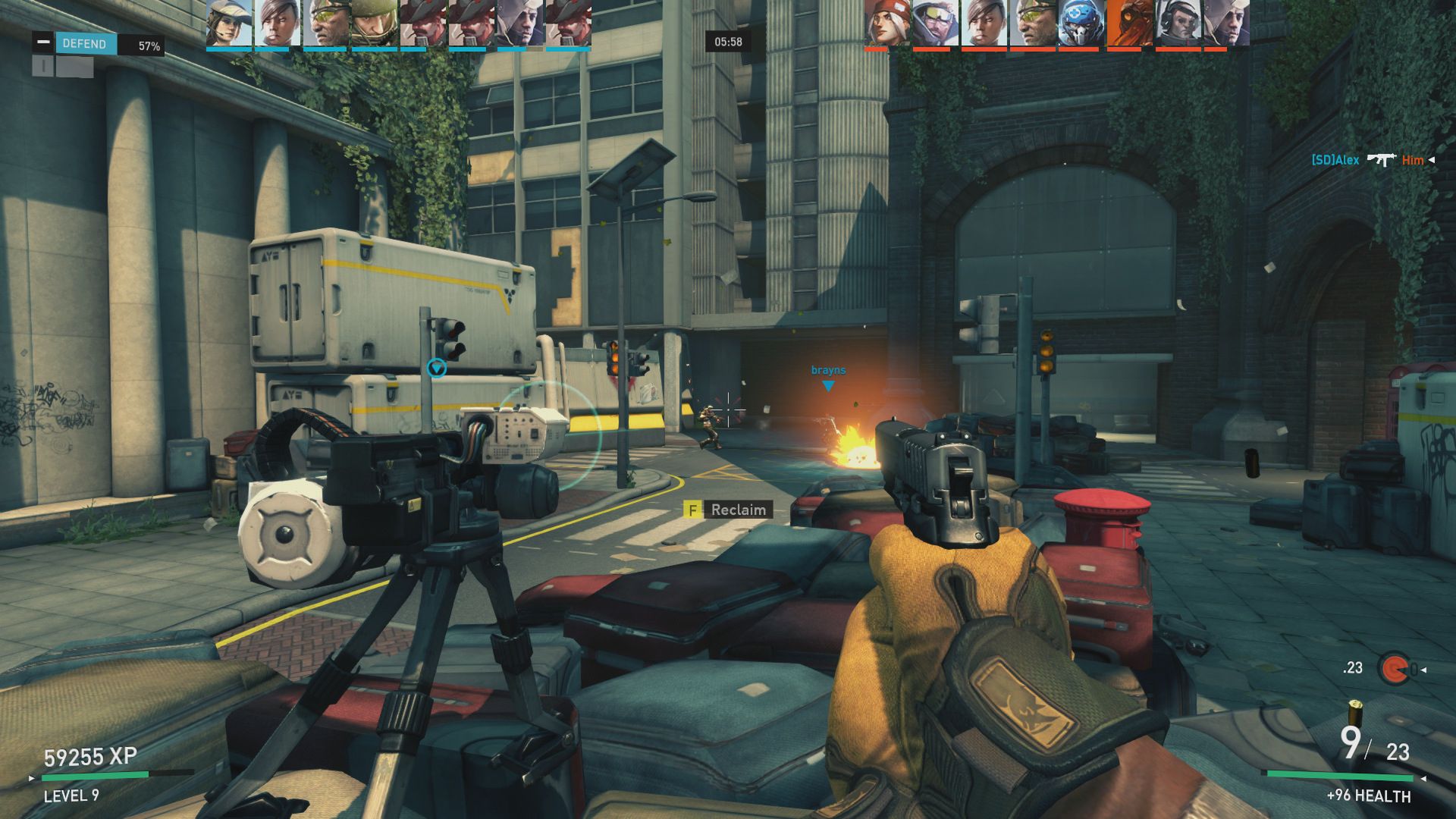The height and width of the screenshot is (819, 1456).
Task: Click the DEFEND objective tracker
Action: point(86,44)
